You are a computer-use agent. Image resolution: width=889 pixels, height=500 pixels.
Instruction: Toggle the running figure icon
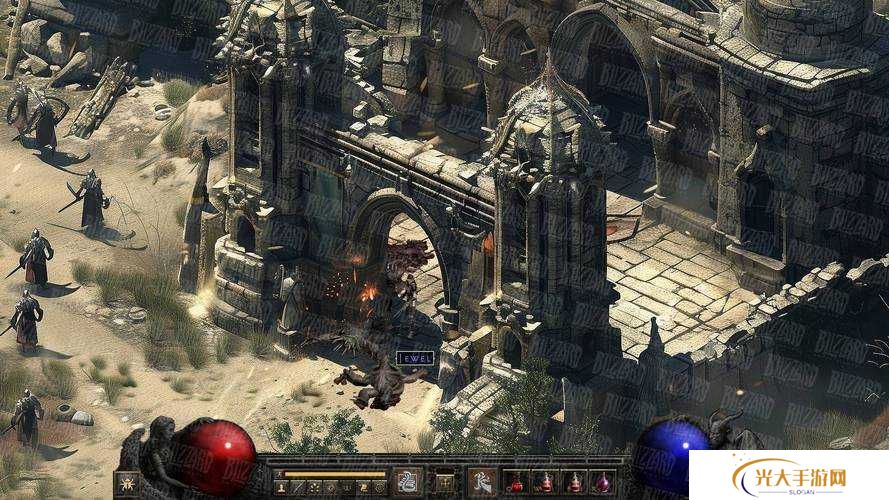[x=481, y=482]
